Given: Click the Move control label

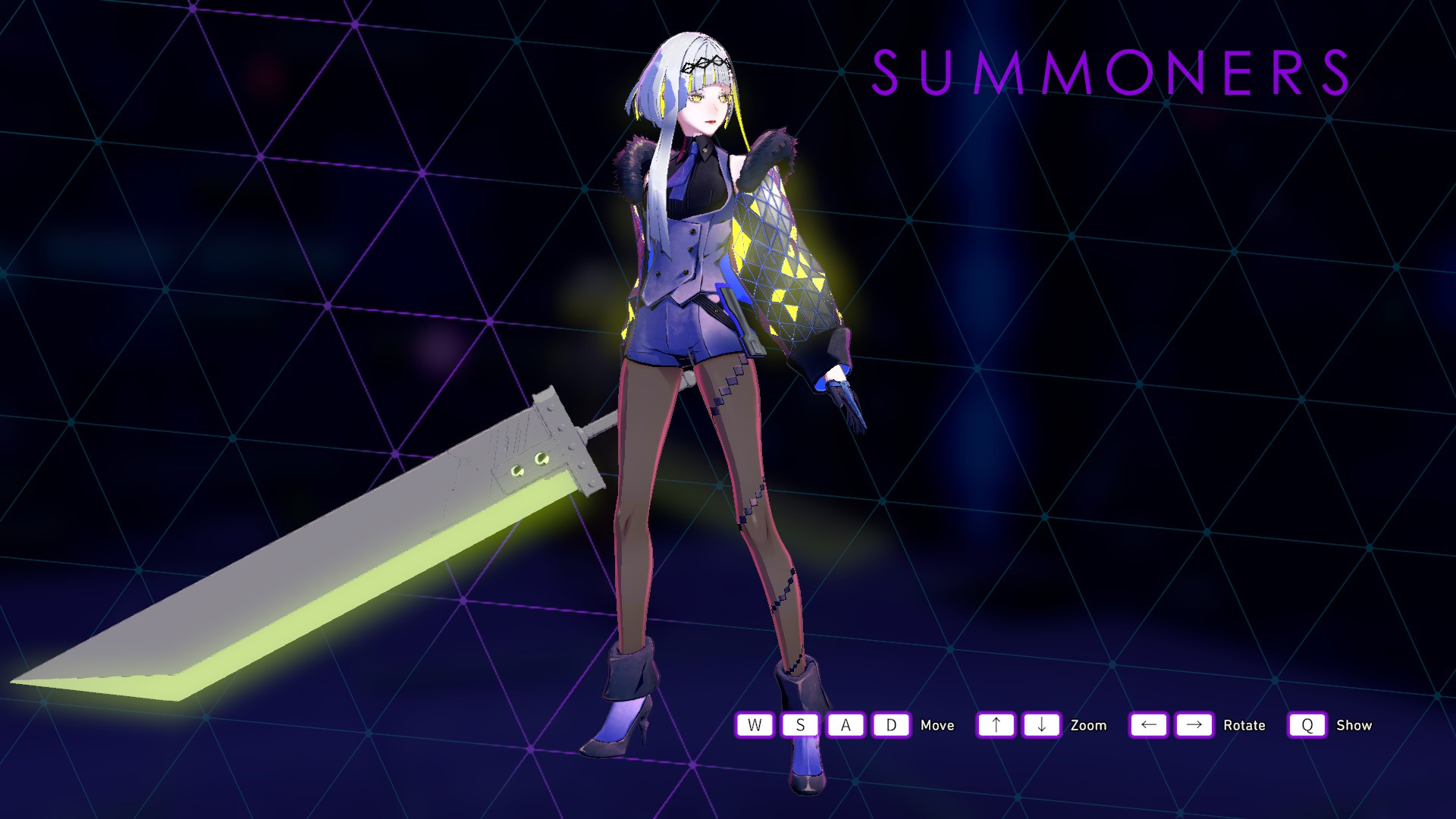Looking at the screenshot, I should [937, 725].
